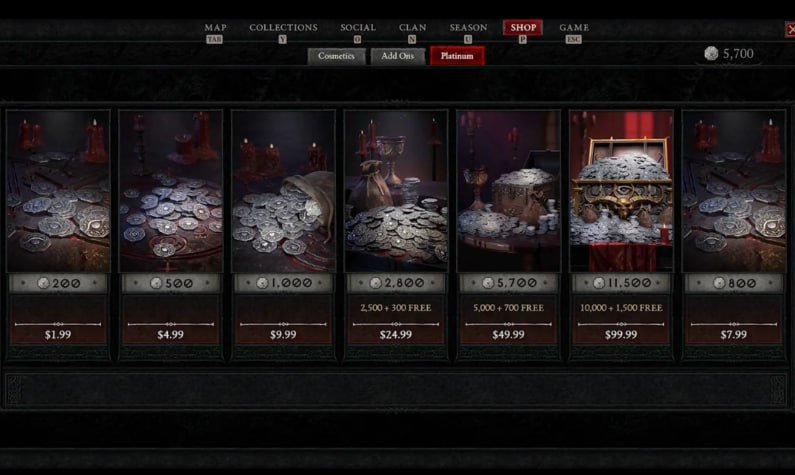Choose the 5,700 Platinum bundle
Image resolution: width=795 pixels, height=475 pixels.
[x=508, y=230]
